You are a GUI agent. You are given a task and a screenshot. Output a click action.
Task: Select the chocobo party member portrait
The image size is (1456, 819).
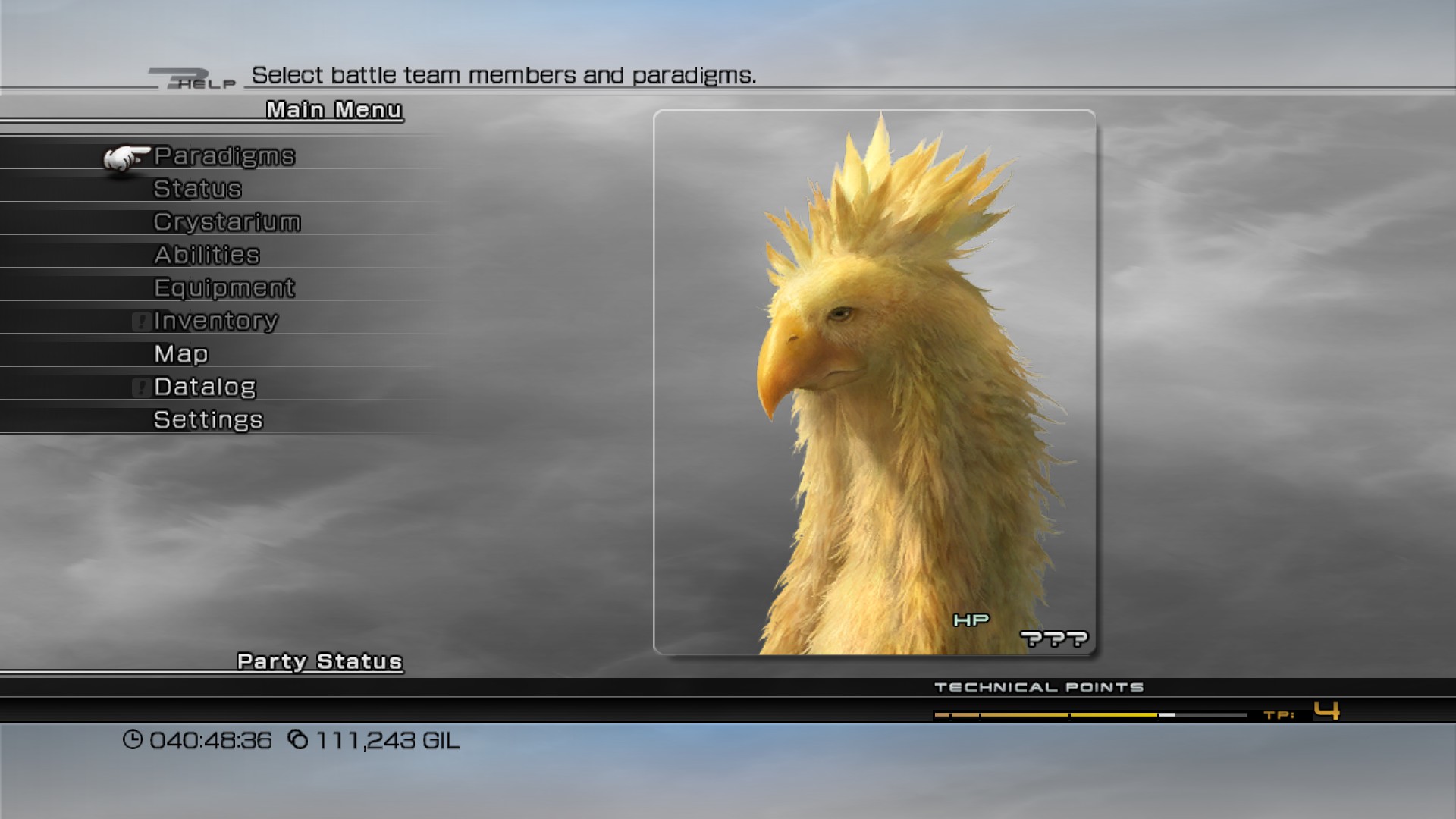pos(874,382)
